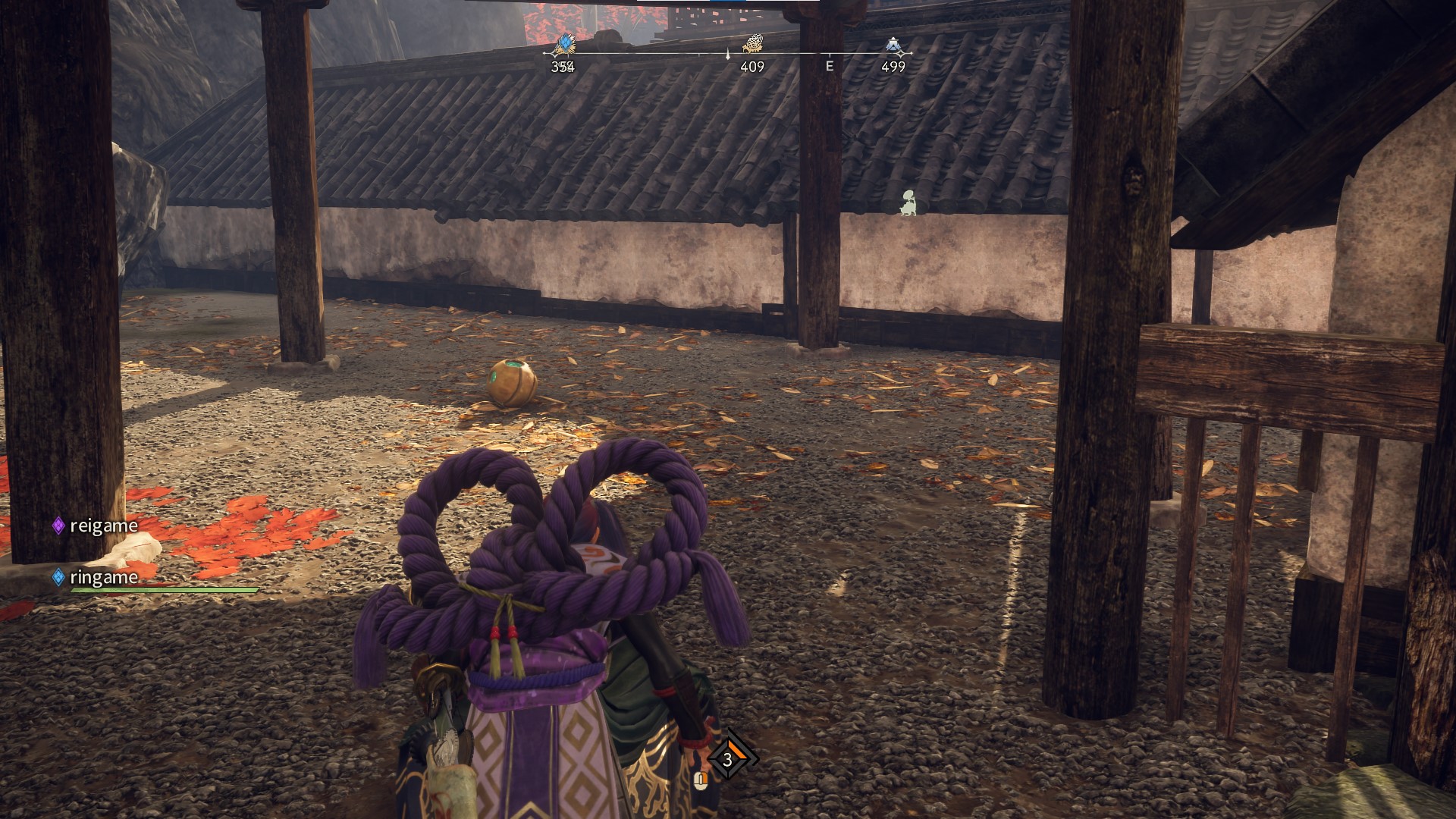1456x819 pixels.
Task: Select the blue crystal compass marker
Action: pyautogui.click(x=564, y=44)
